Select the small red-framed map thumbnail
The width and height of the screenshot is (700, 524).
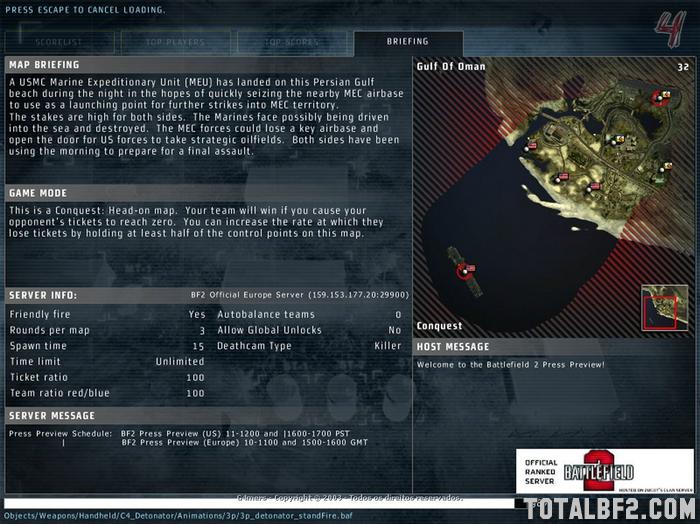(x=664, y=307)
